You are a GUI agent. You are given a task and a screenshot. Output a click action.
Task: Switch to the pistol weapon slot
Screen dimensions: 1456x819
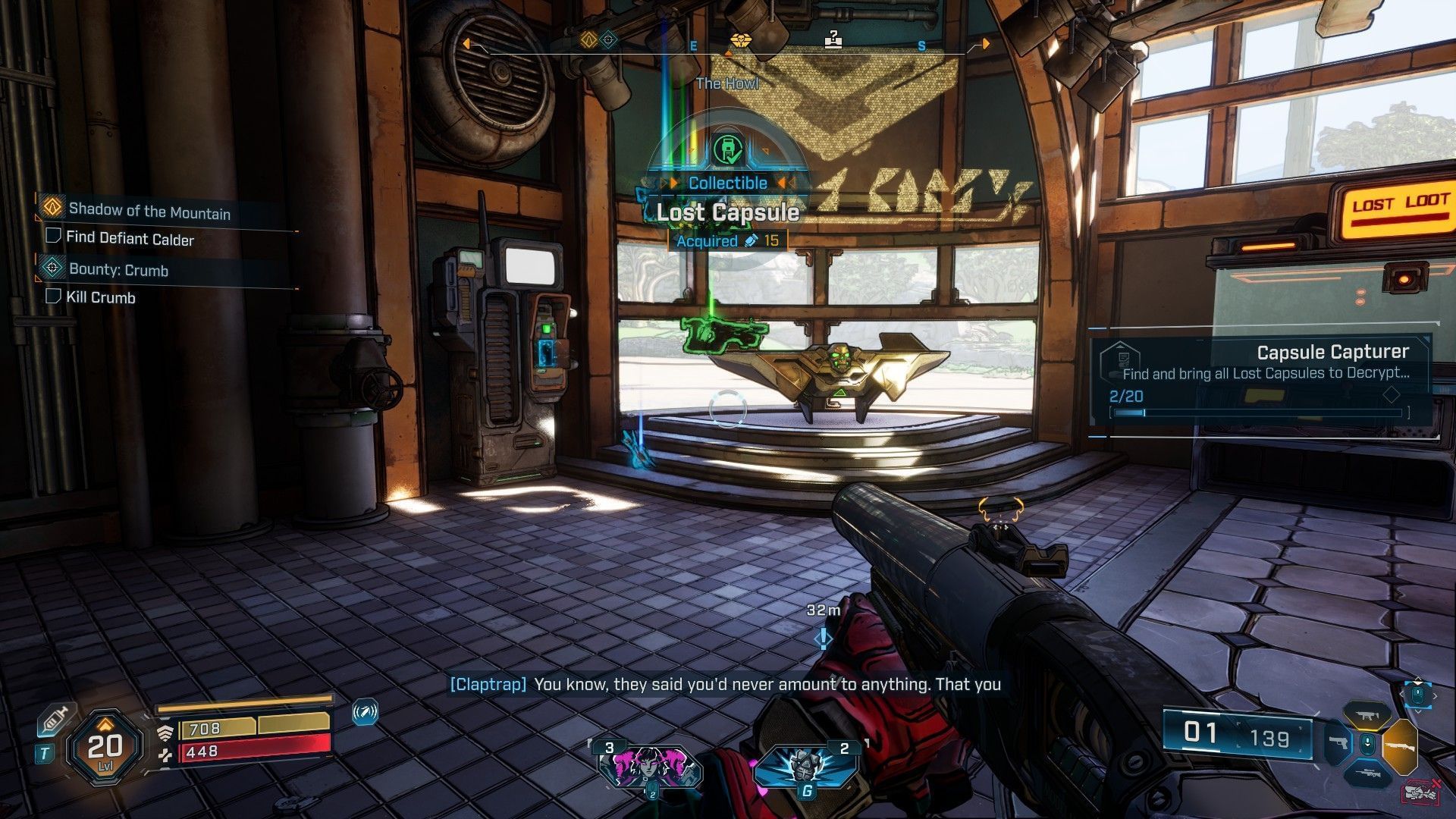(x=1338, y=743)
